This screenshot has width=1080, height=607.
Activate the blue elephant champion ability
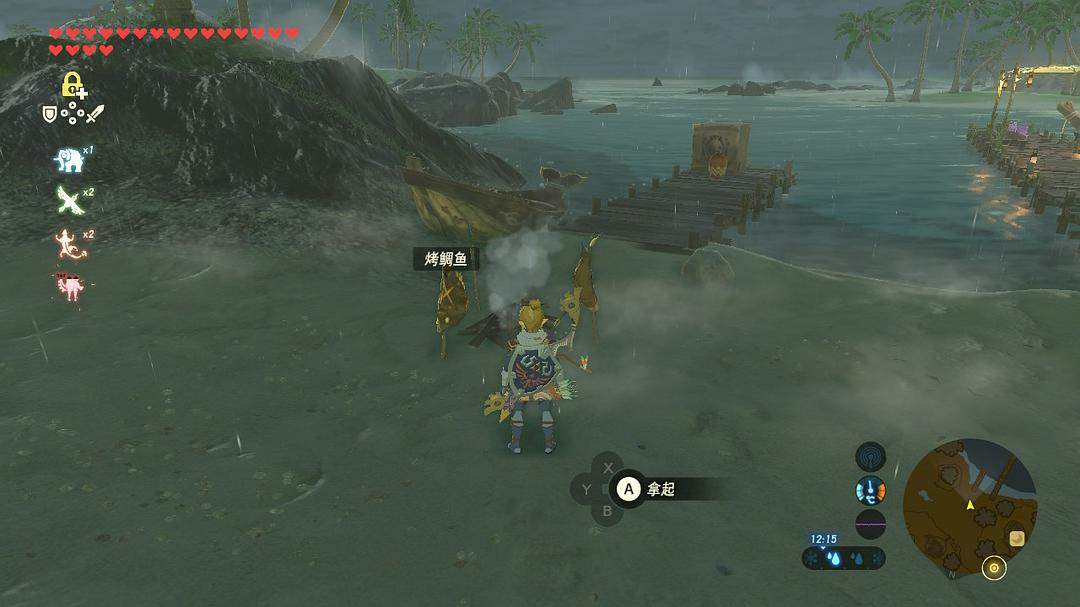(x=68, y=159)
